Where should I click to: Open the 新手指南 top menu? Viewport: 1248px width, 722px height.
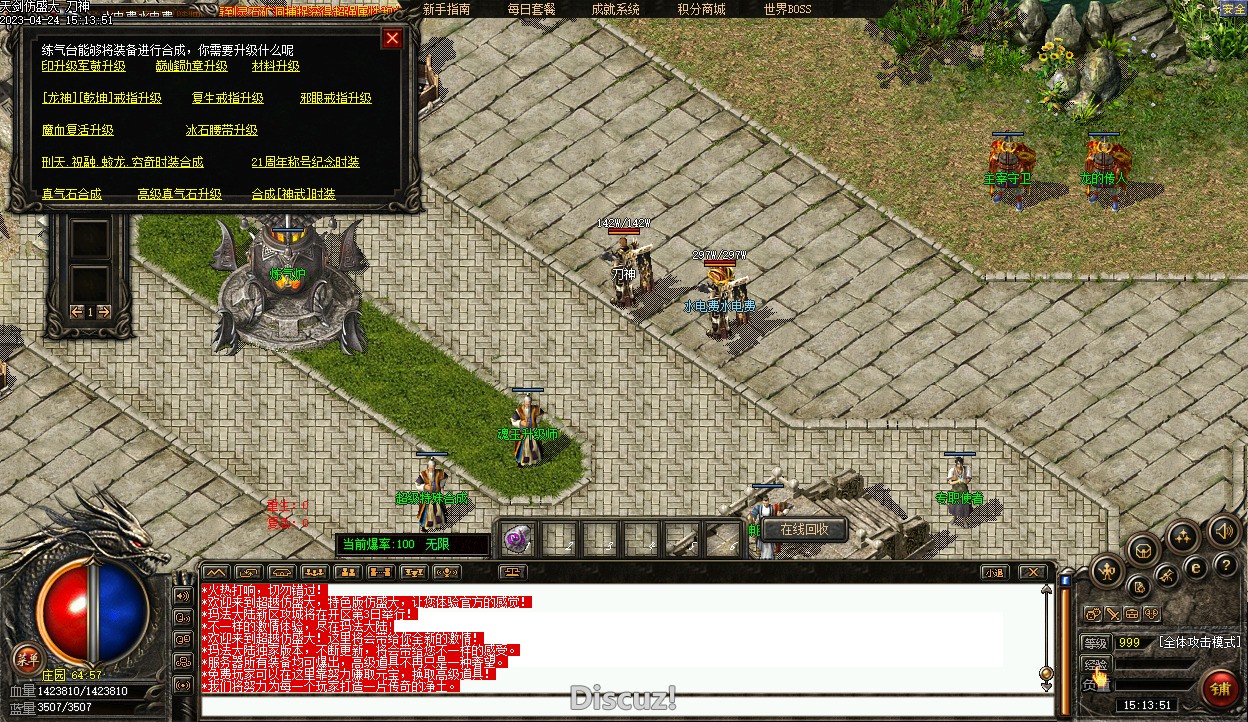446,9
